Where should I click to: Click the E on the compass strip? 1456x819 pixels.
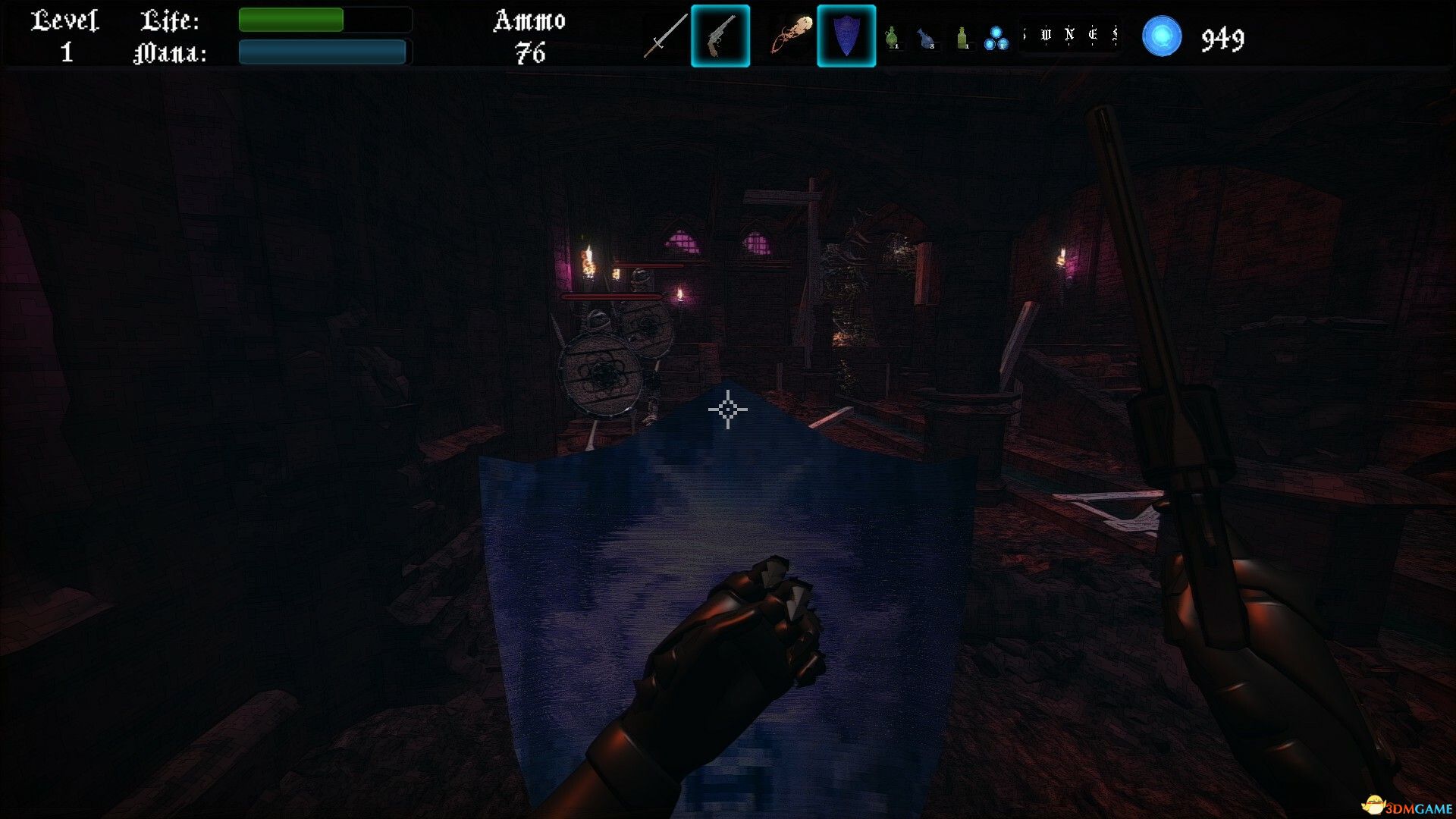(x=1094, y=34)
